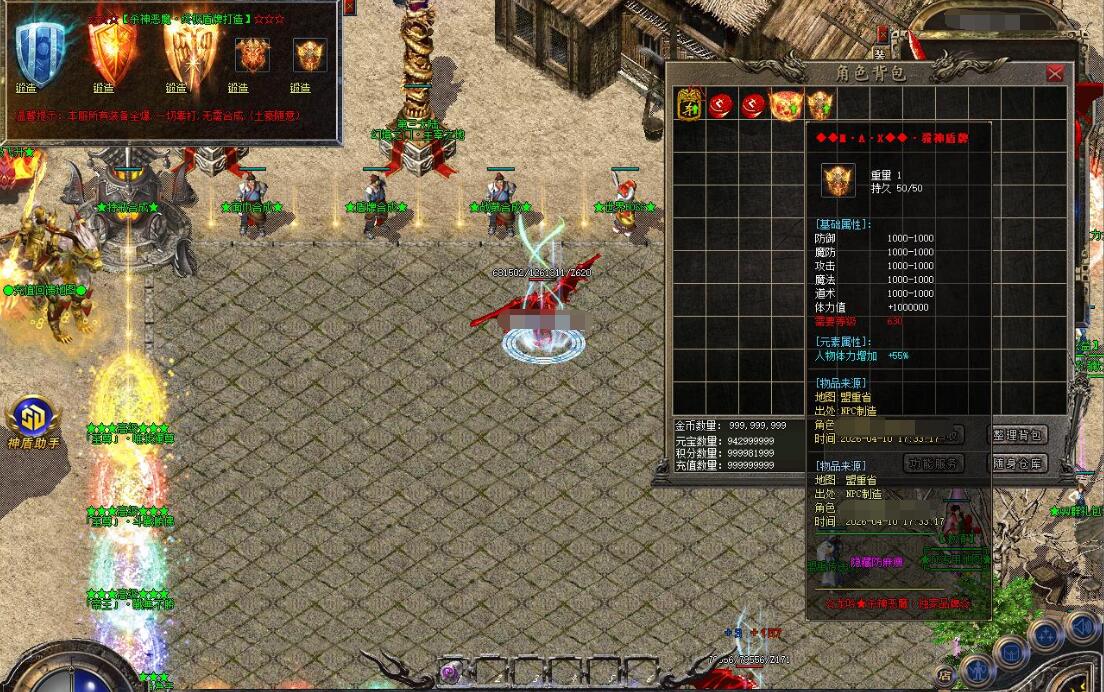The image size is (1104, 692).
Task: Open the bag round button
Action: tap(1010, 651)
